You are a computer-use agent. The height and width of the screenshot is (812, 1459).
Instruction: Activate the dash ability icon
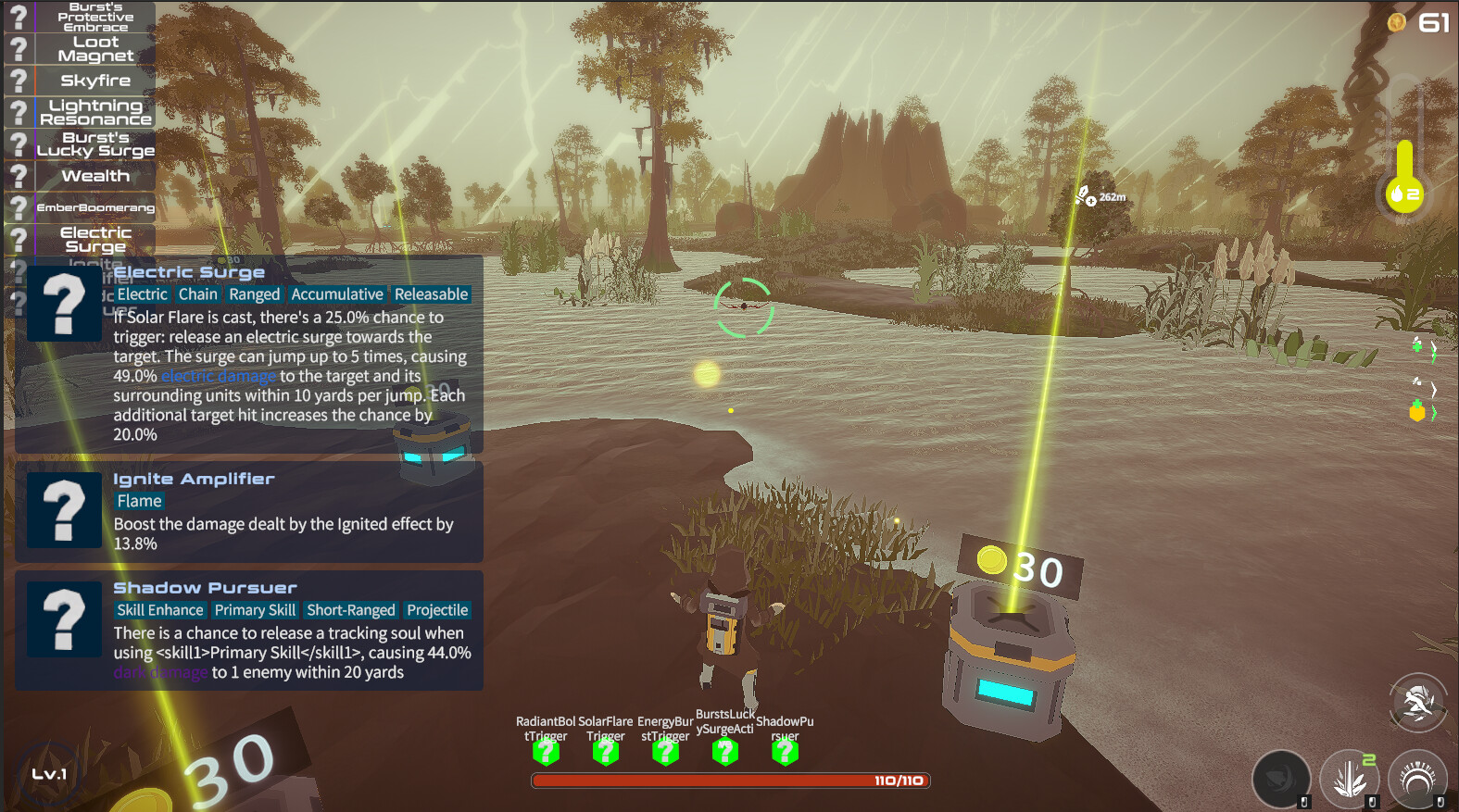[x=1417, y=702]
